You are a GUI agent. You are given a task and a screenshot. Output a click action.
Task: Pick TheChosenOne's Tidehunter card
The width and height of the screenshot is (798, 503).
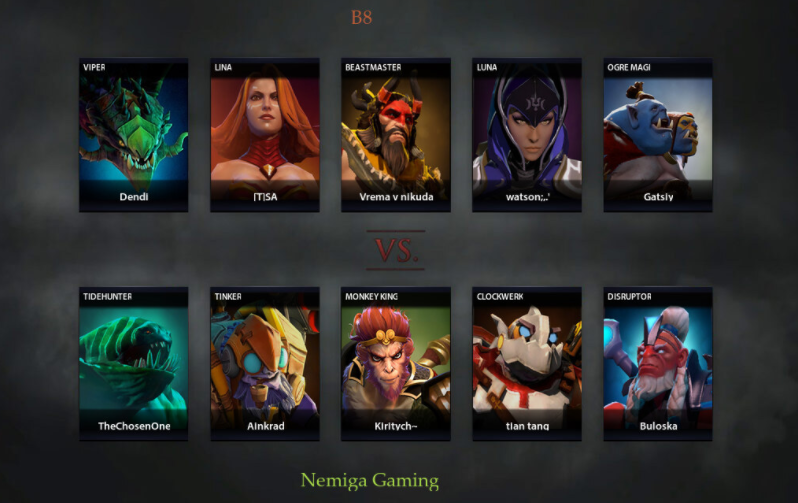134,364
